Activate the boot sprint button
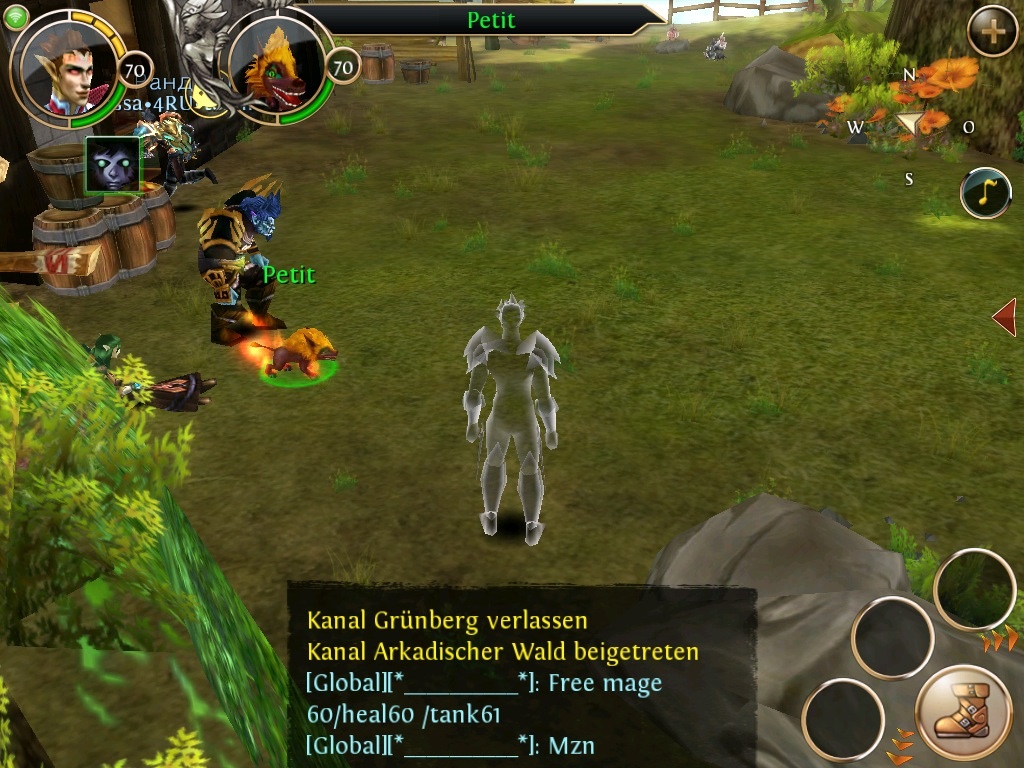The image size is (1024, 768). 964,714
